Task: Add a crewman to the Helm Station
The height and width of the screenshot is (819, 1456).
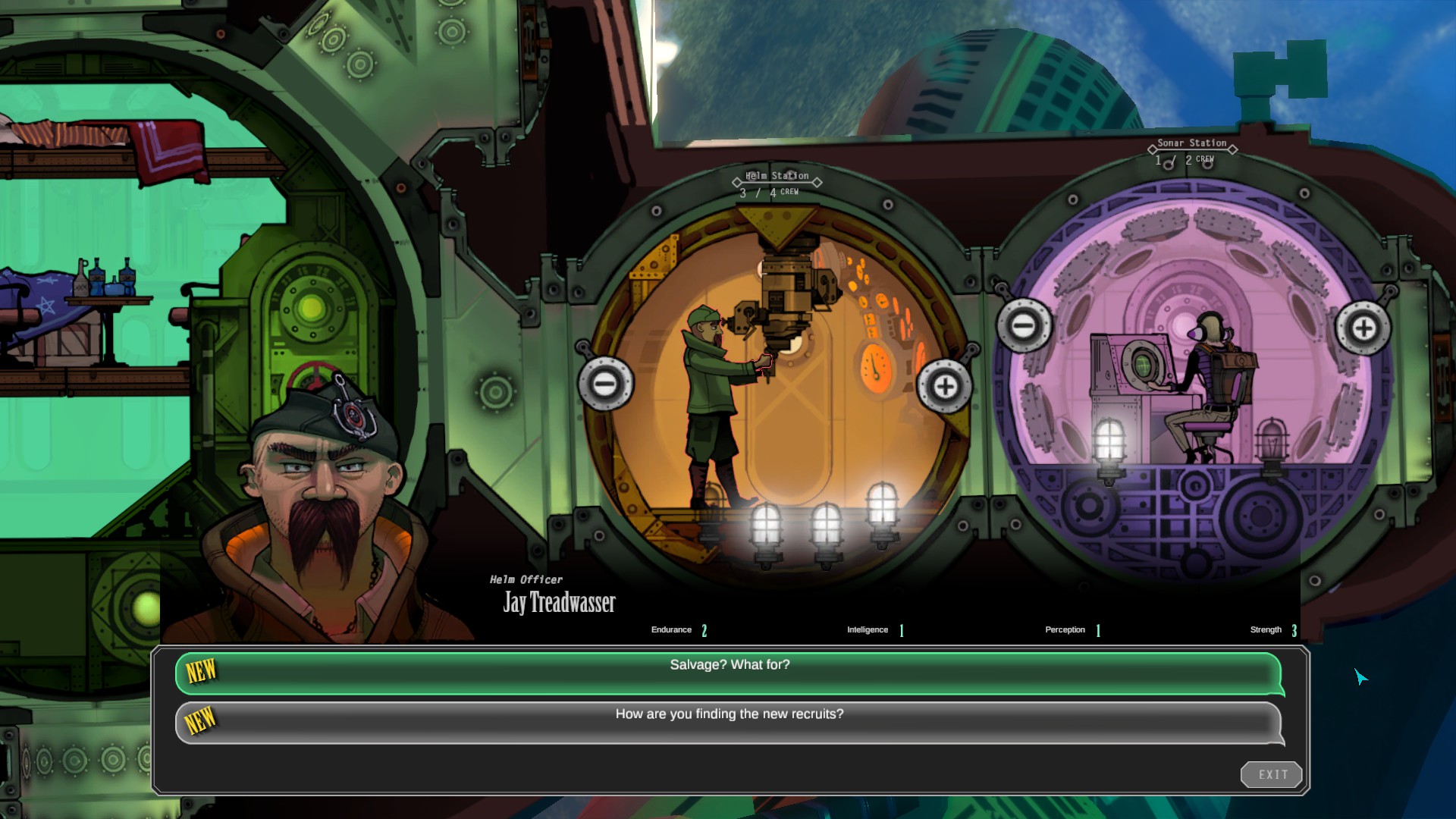Action: coord(945,385)
